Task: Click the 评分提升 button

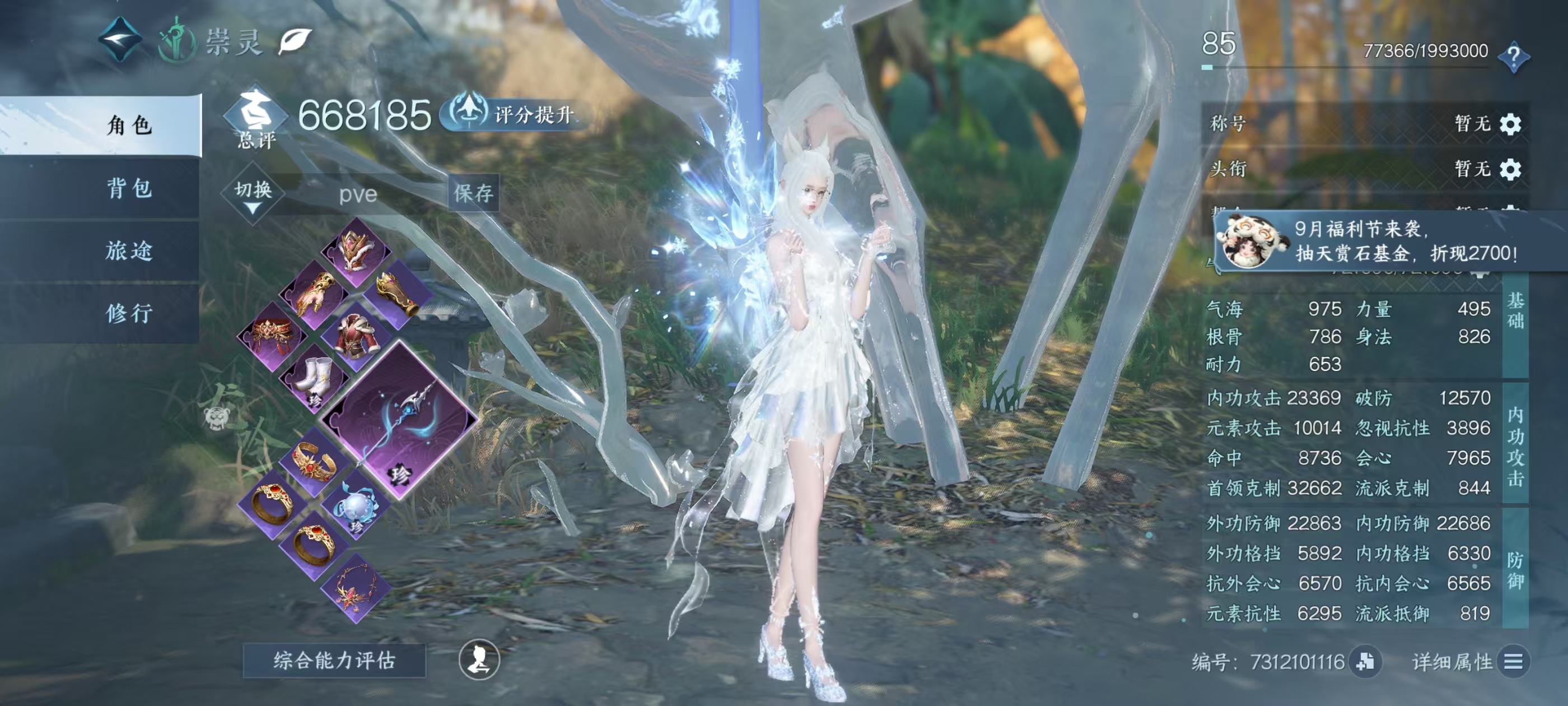Action: (x=514, y=114)
